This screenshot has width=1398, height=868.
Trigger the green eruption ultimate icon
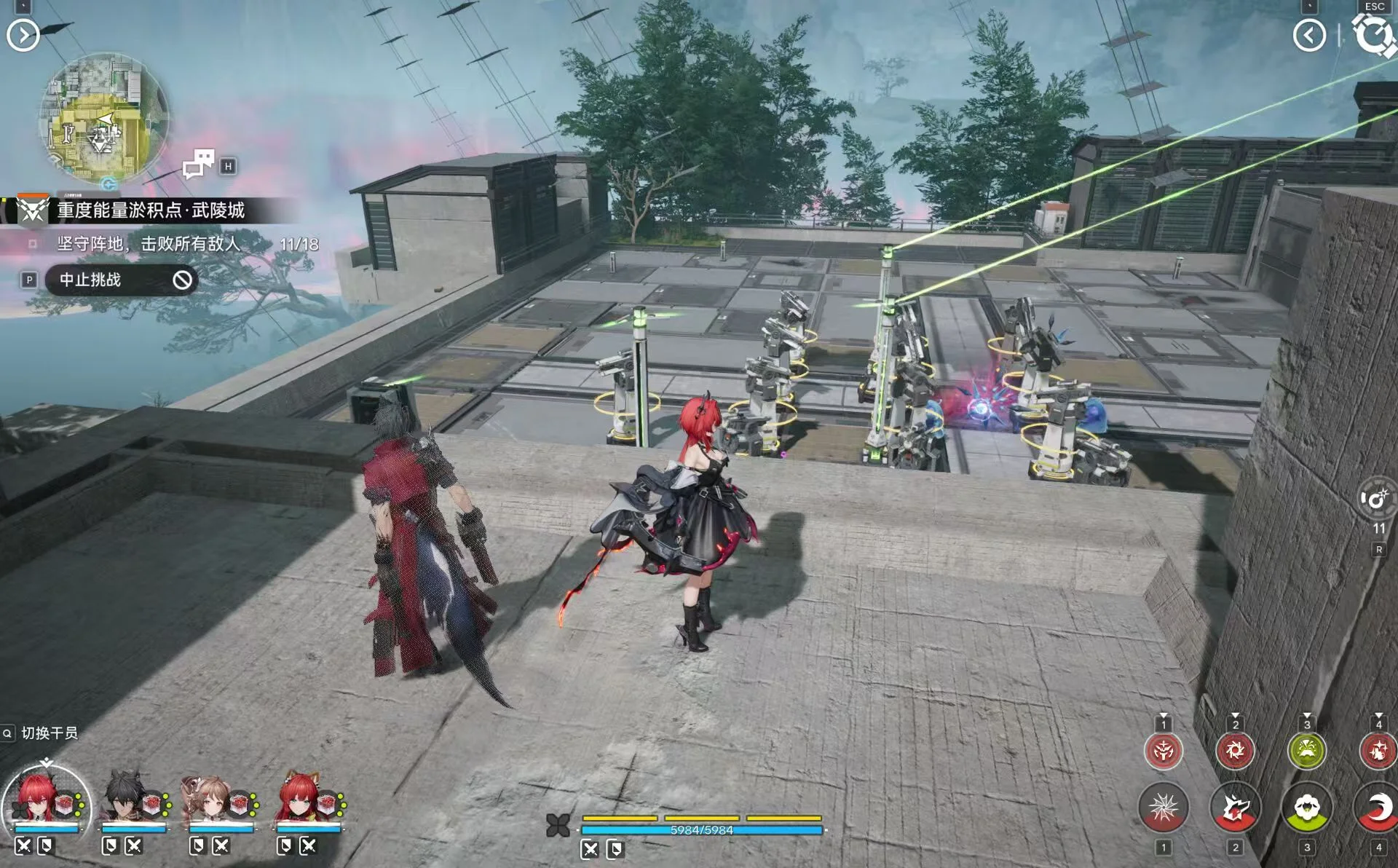tap(1307, 750)
